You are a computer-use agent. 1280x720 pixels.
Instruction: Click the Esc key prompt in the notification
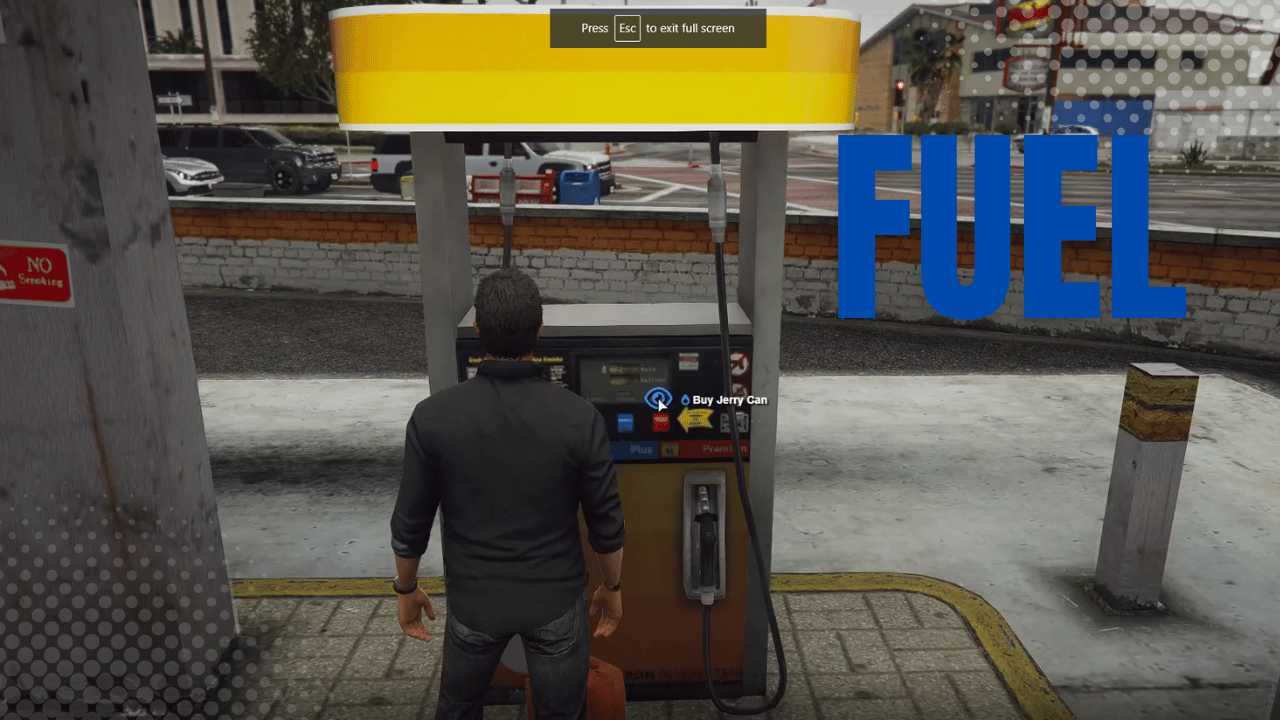point(627,28)
